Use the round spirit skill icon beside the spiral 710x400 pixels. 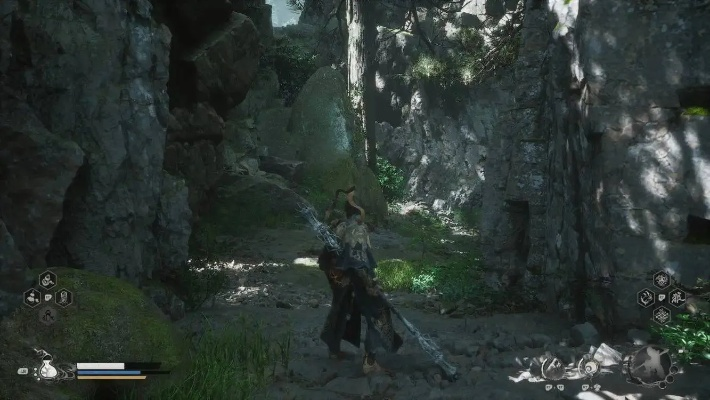(x=590, y=366)
